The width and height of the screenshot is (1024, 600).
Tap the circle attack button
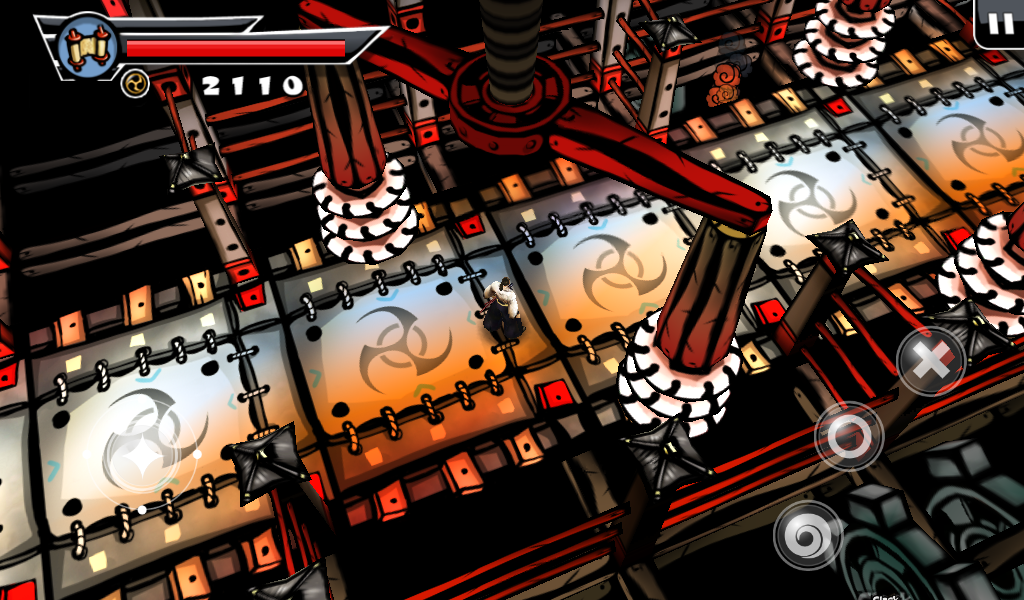849,436
